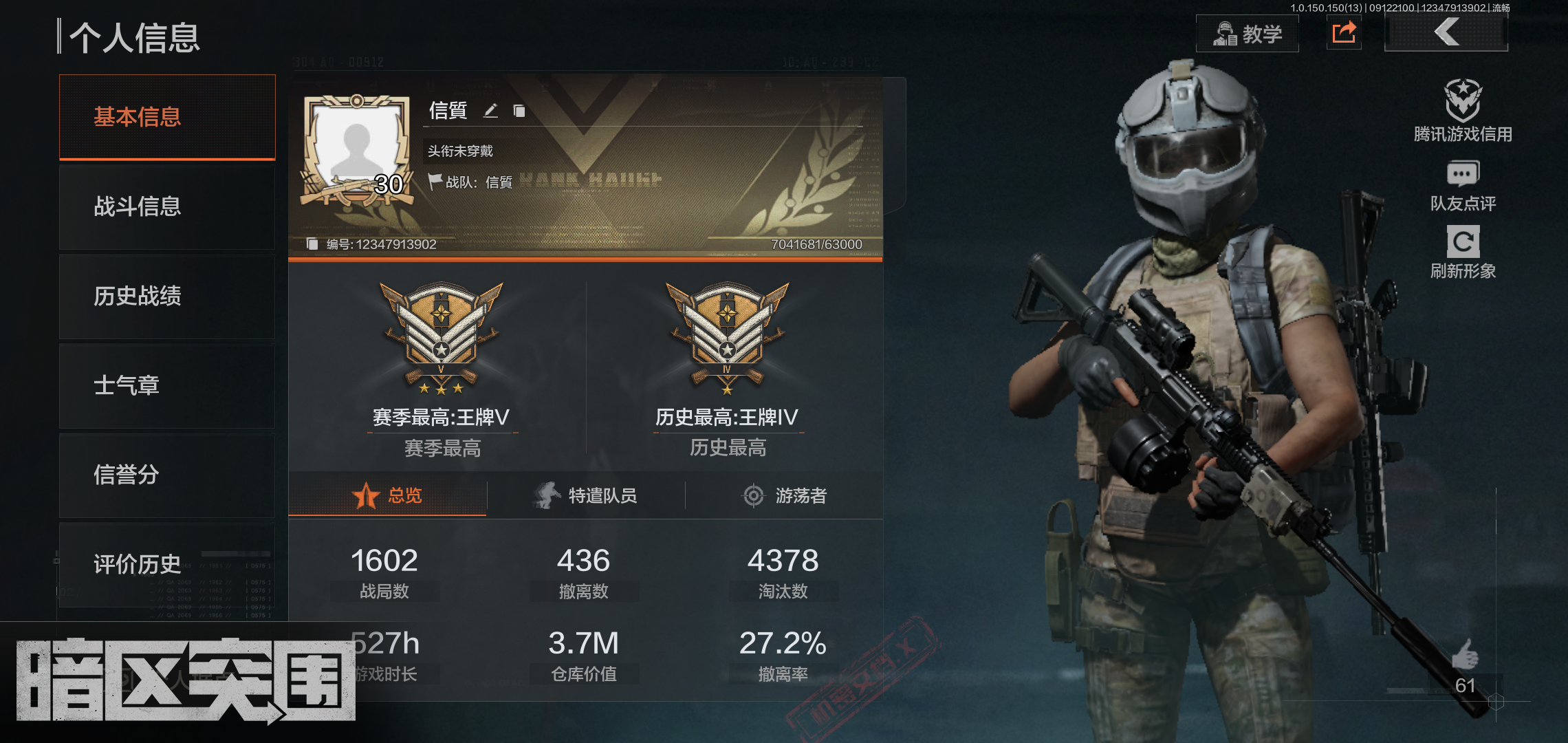Select the 总览 overview tab
Screen dimensions: 1568x743
pos(387,495)
